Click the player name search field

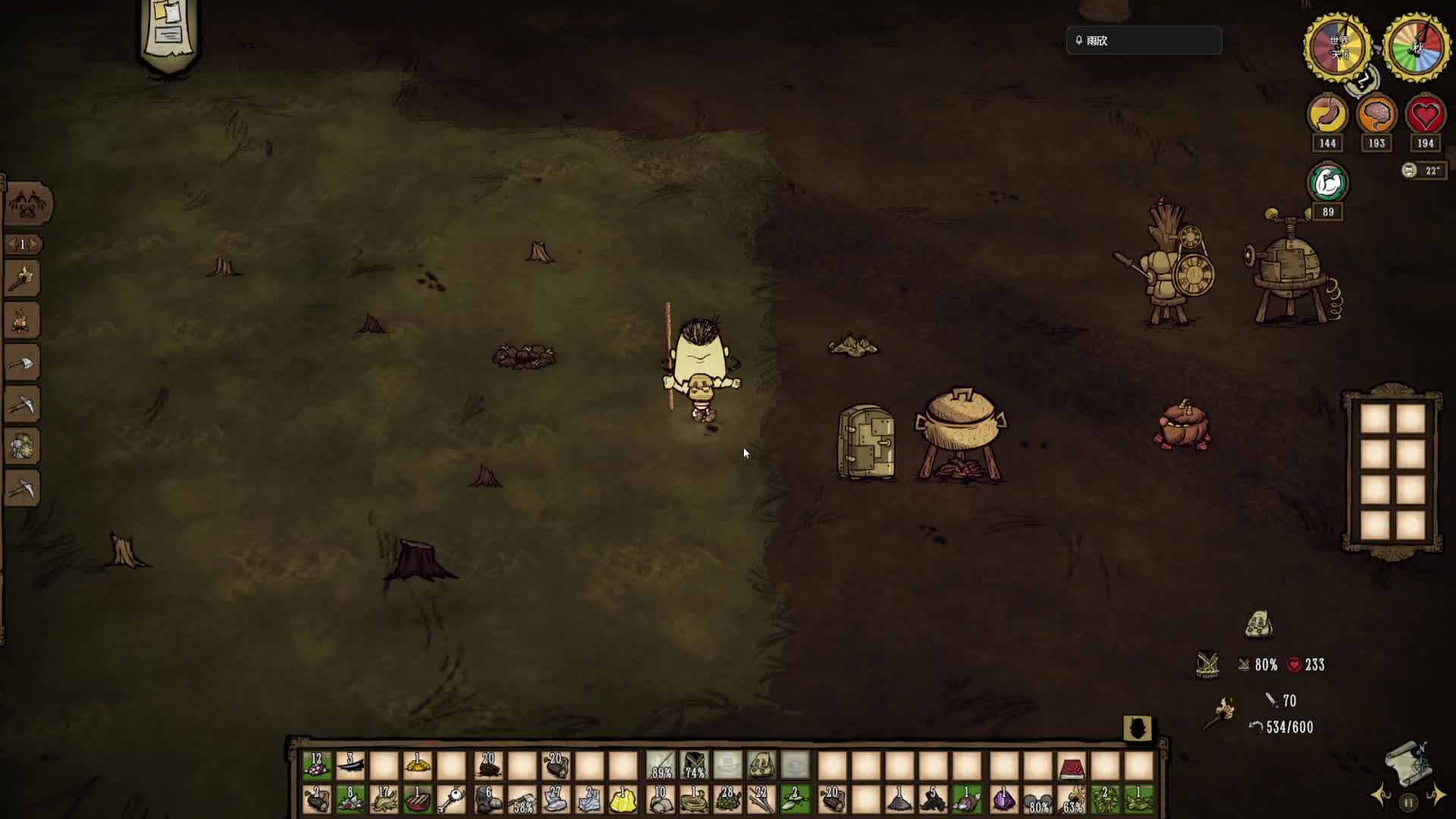[1144, 41]
